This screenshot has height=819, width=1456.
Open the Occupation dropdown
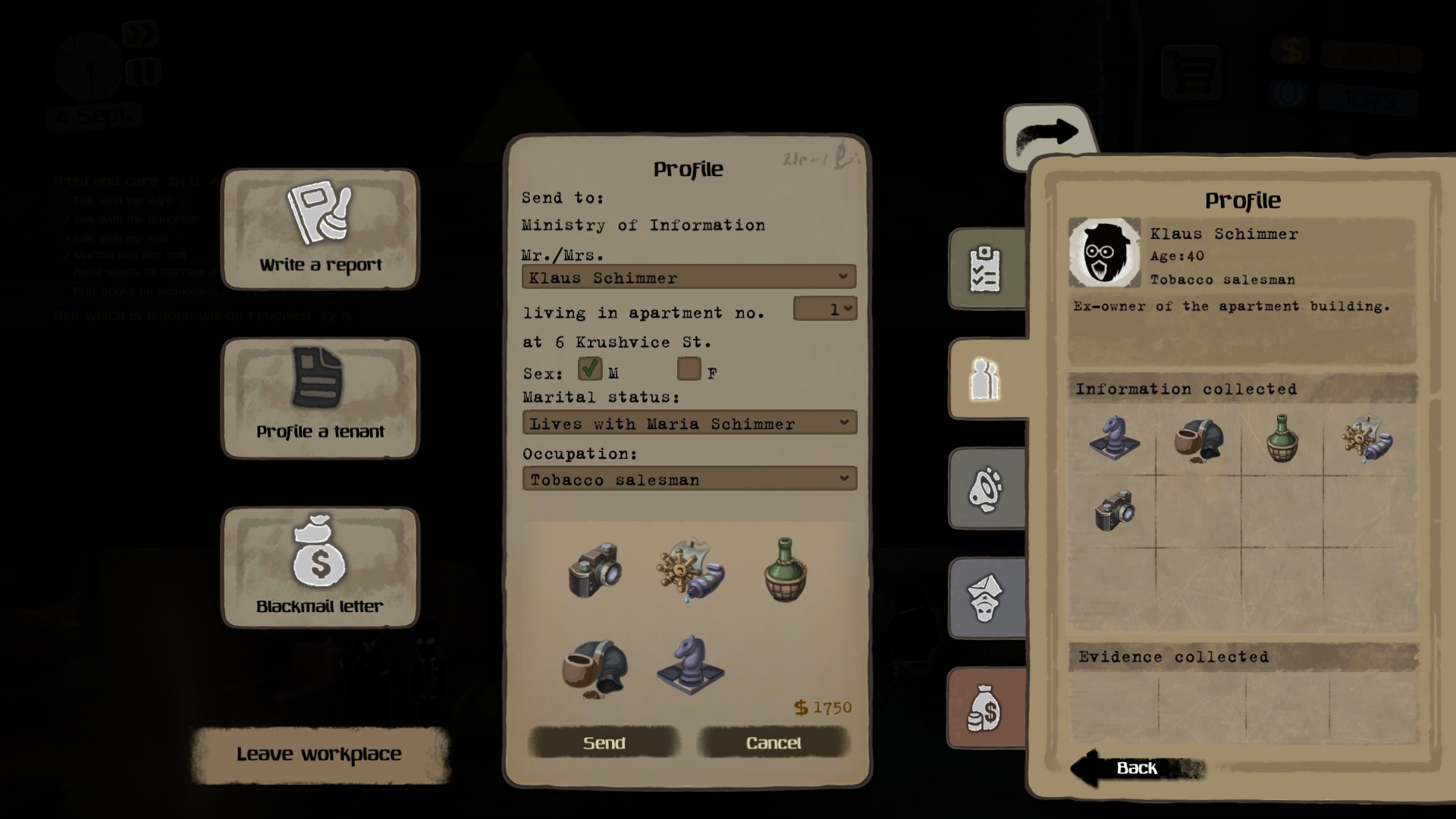689,479
